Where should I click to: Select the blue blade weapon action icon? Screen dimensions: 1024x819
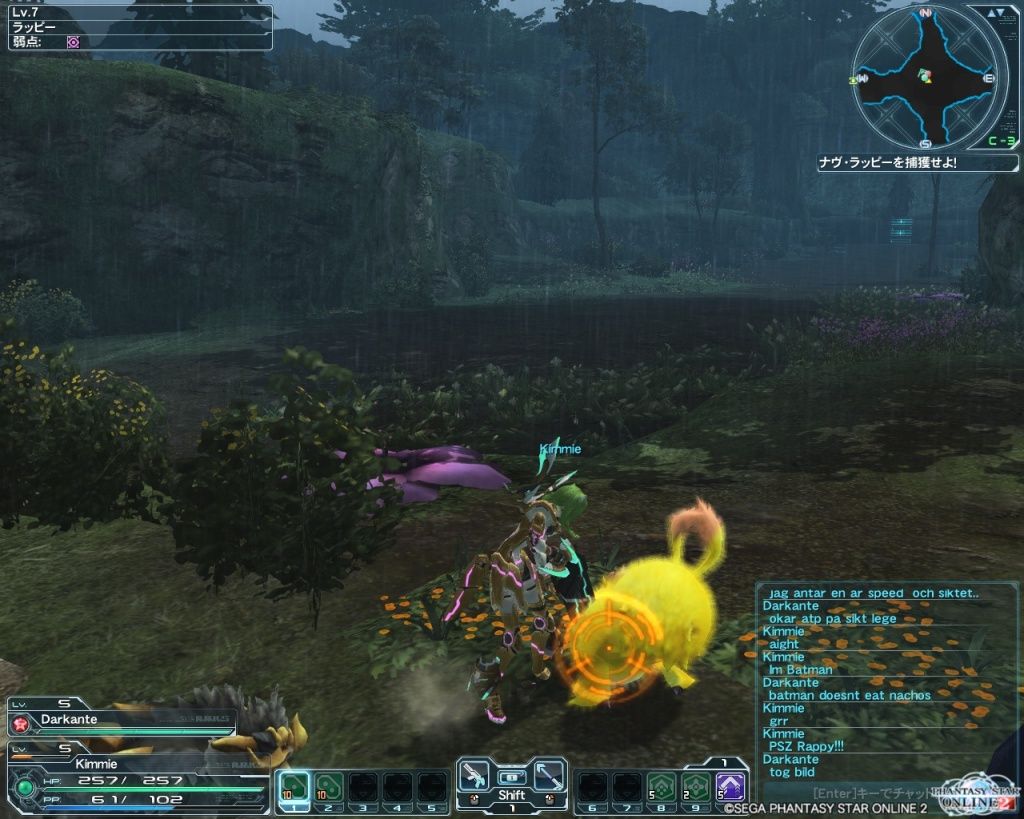(x=549, y=775)
